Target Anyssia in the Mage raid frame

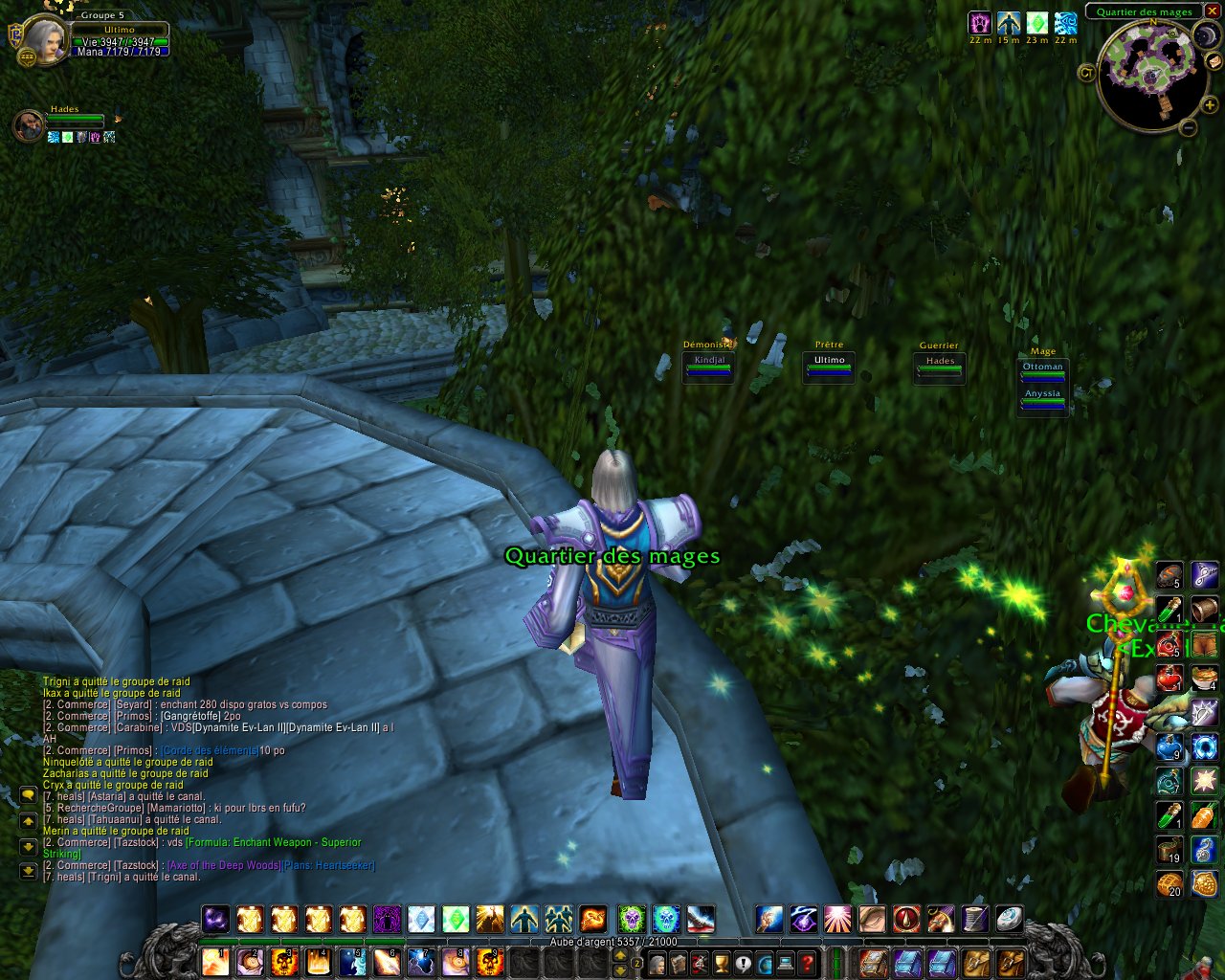(x=1042, y=399)
